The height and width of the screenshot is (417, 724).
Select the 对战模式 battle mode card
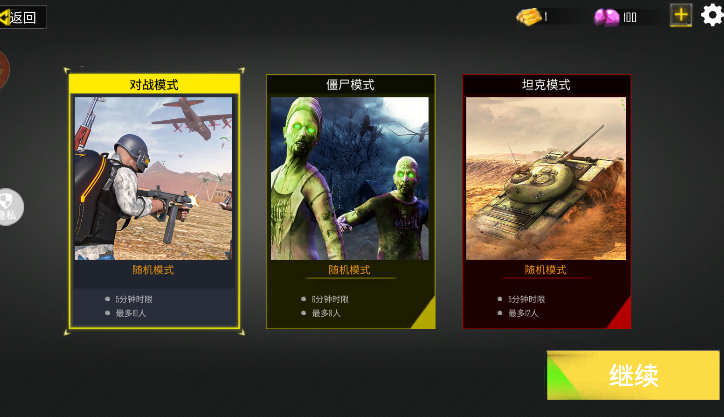click(x=154, y=200)
